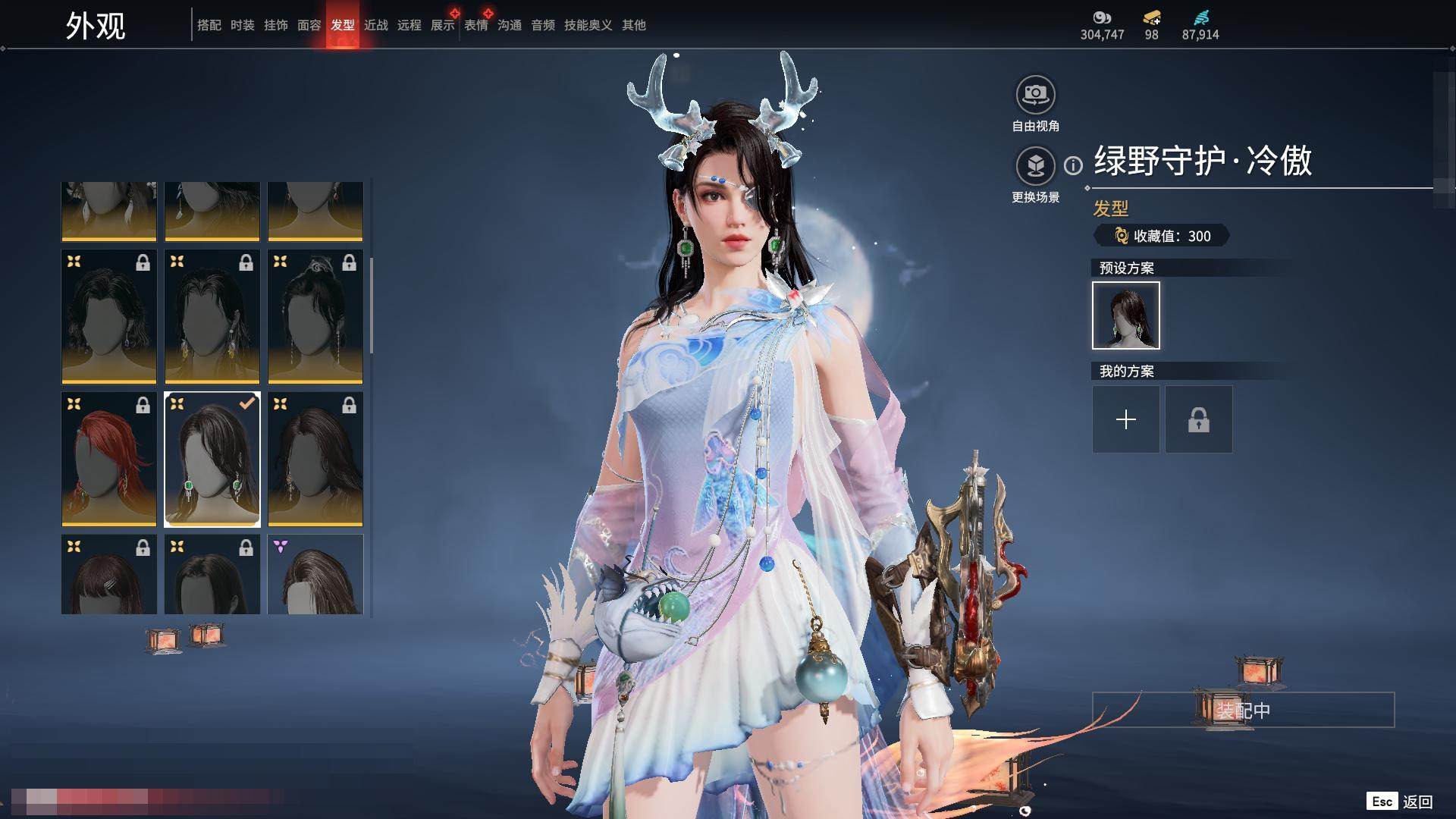This screenshot has width=1456, height=819.
Task: Click the locked scheme slot under 我的方案
Action: coord(1198,419)
